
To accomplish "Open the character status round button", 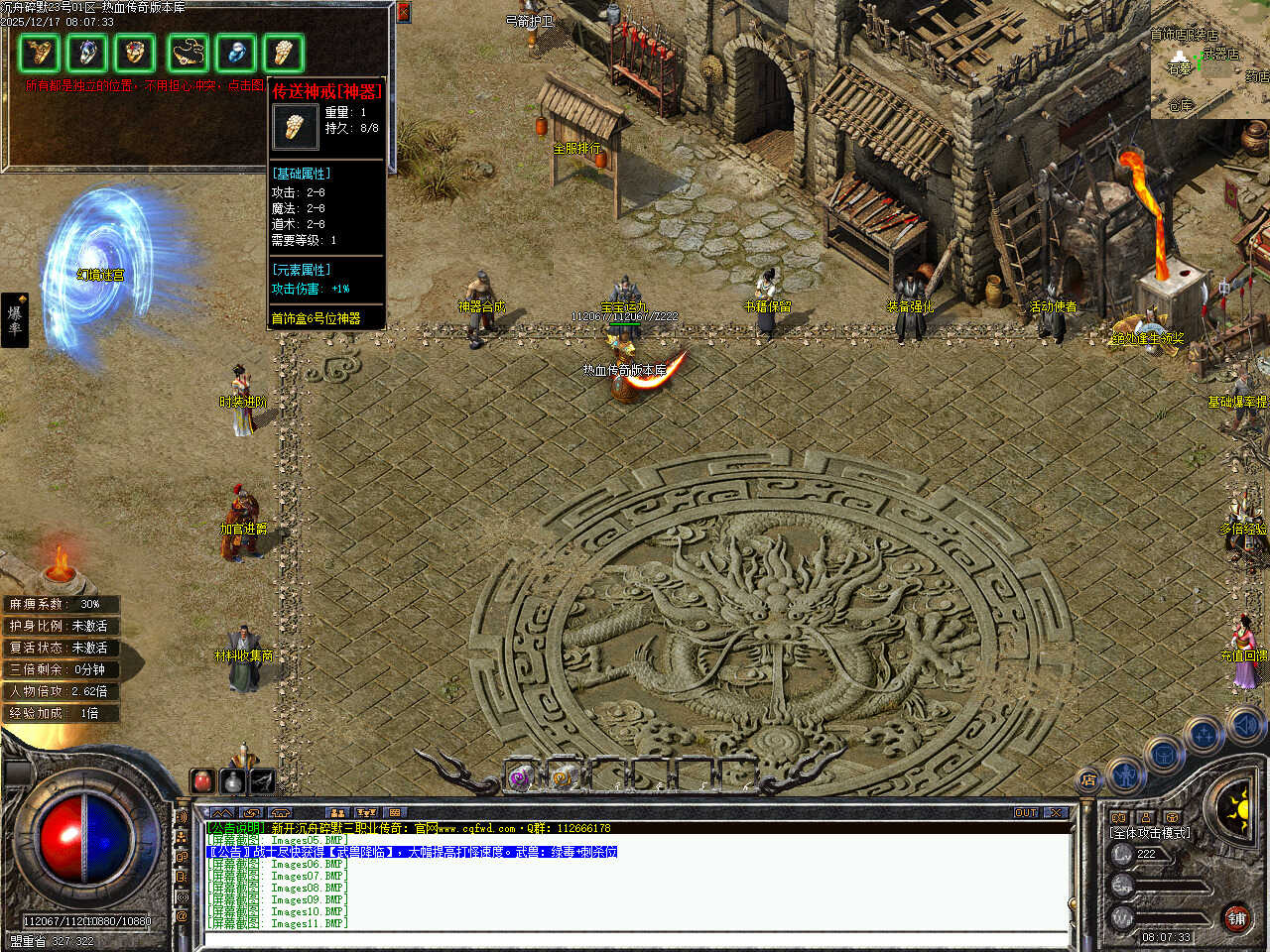I will click(x=1126, y=774).
